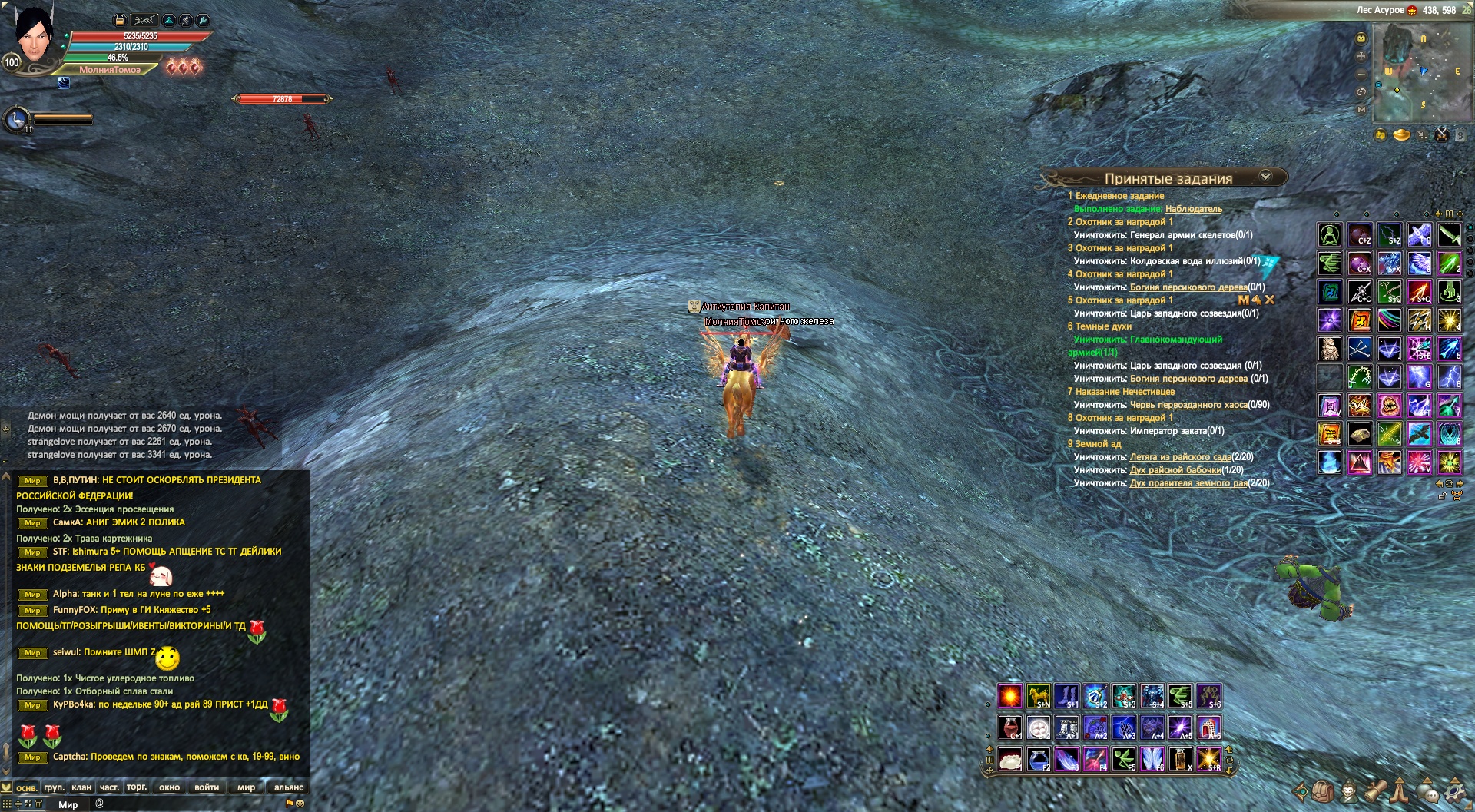Image resolution: width=1475 pixels, height=812 pixels.
Task: Use the blue mana potion F2 slot
Action: click(x=1039, y=759)
